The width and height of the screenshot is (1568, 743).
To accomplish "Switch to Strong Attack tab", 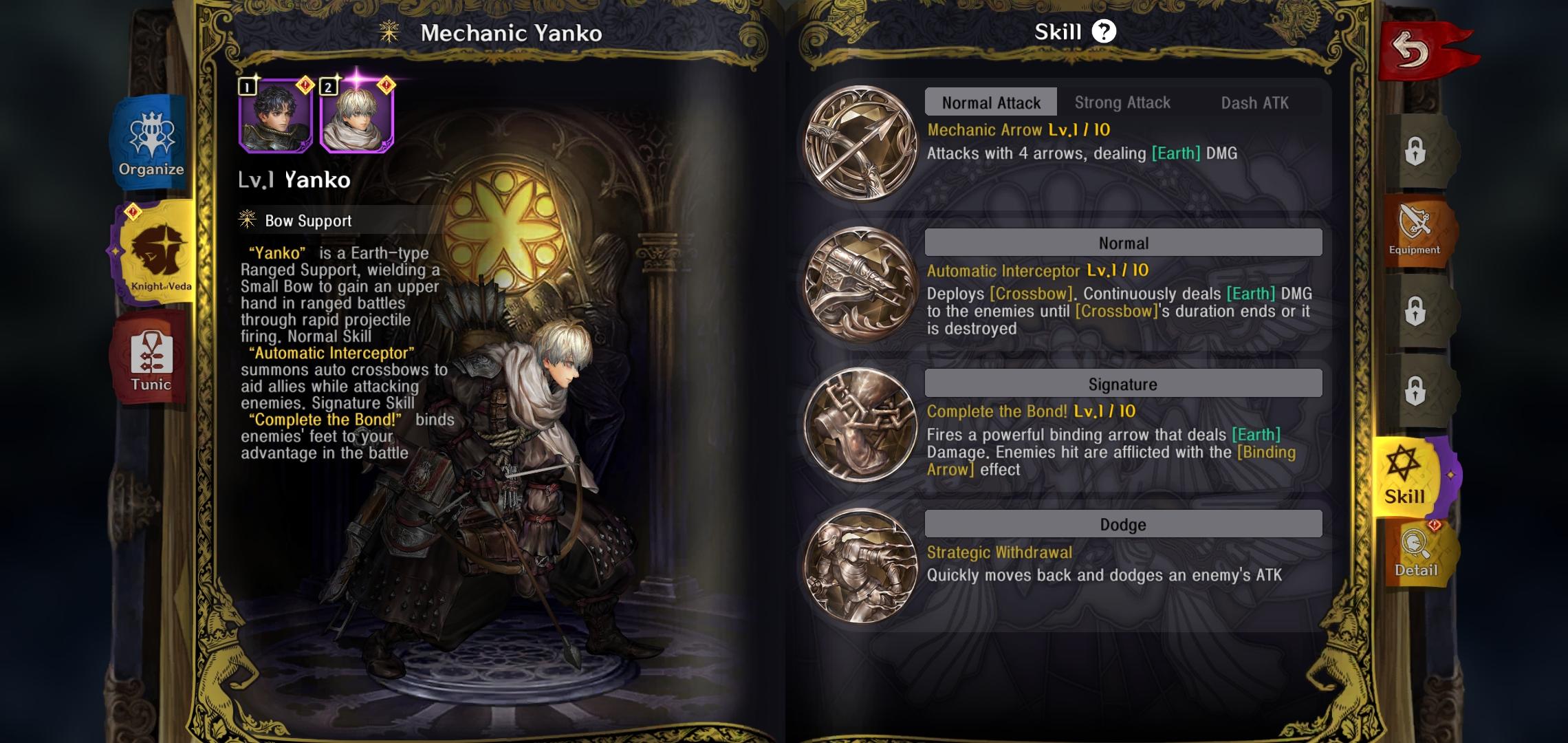I will click(1122, 103).
